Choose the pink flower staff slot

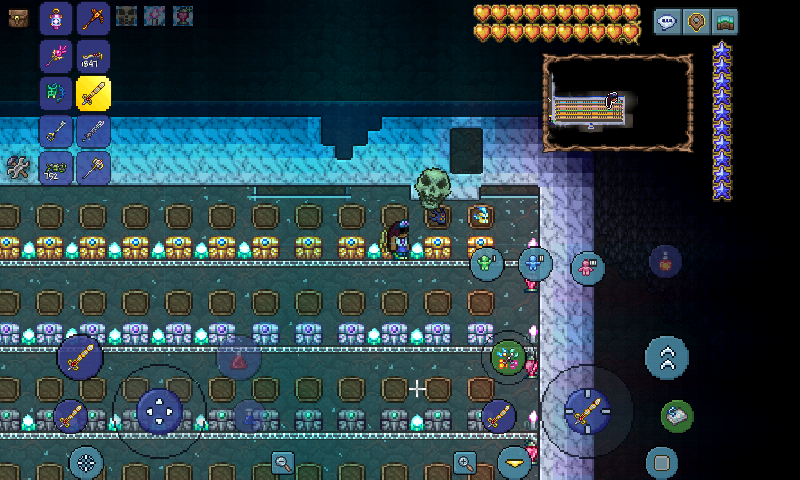click(x=56, y=56)
